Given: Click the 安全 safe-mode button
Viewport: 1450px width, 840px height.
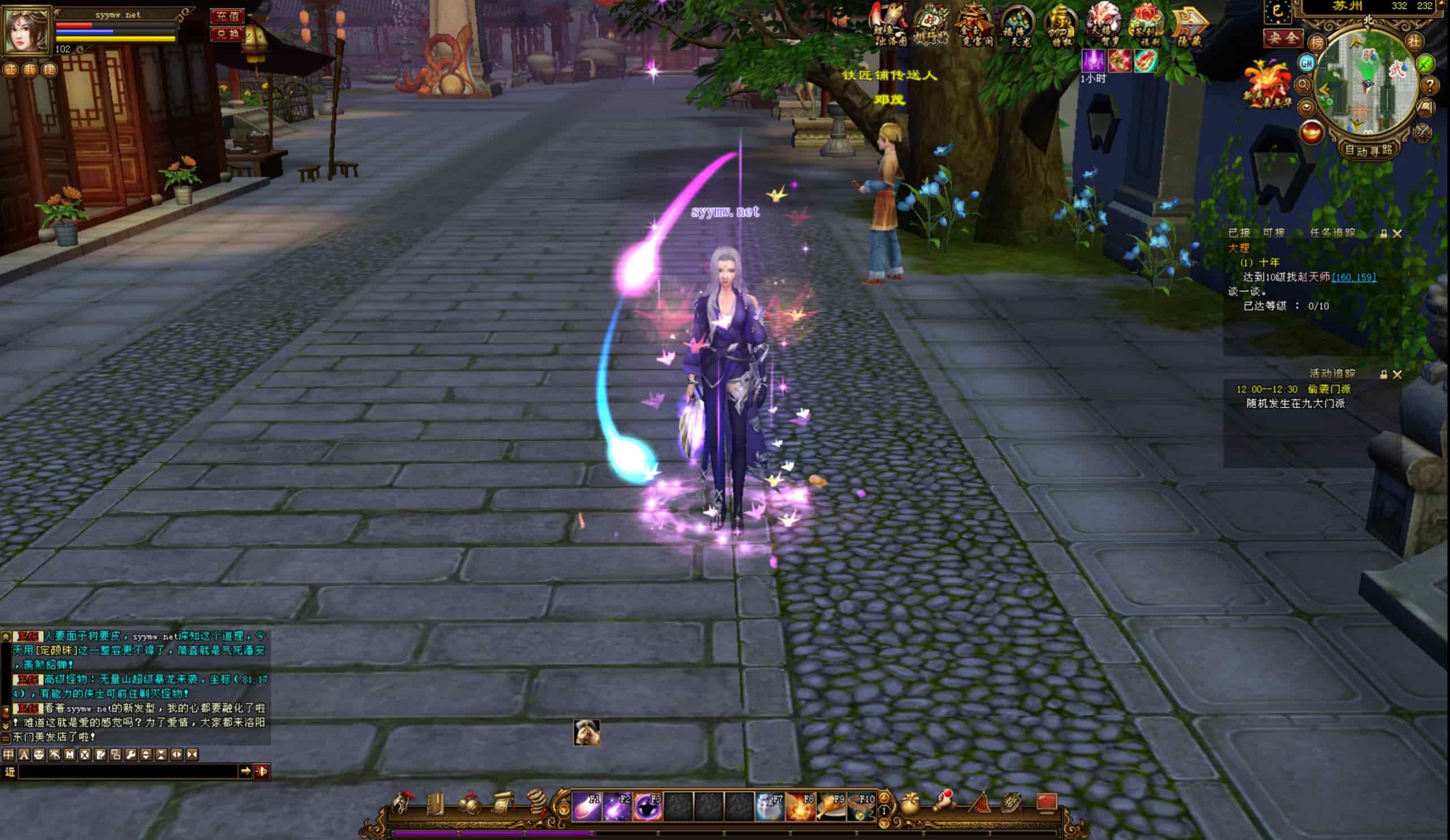Looking at the screenshot, I should pyautogui.click(x=1283, y=39).
